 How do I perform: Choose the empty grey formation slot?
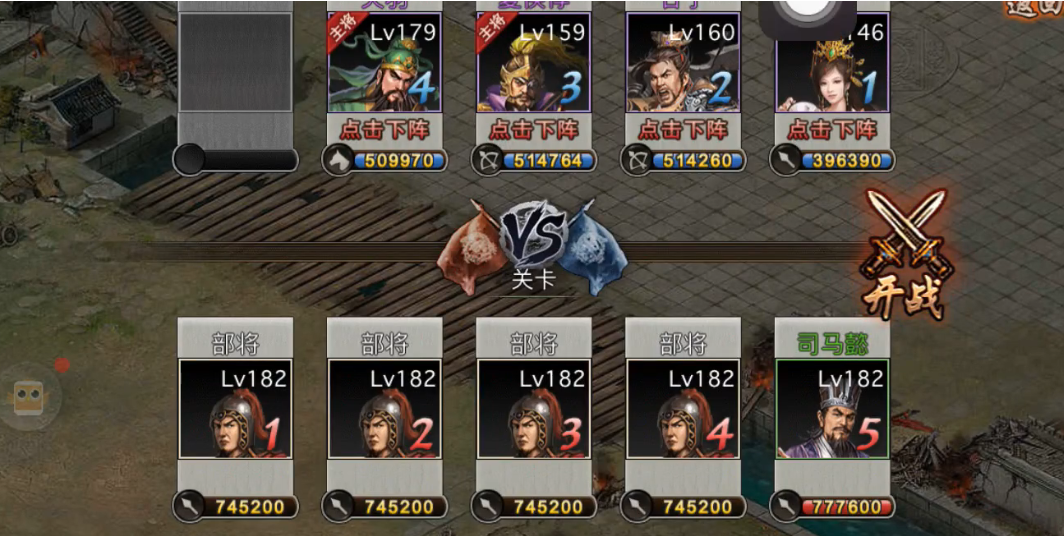pyautogui.click(x=235, y=62)
